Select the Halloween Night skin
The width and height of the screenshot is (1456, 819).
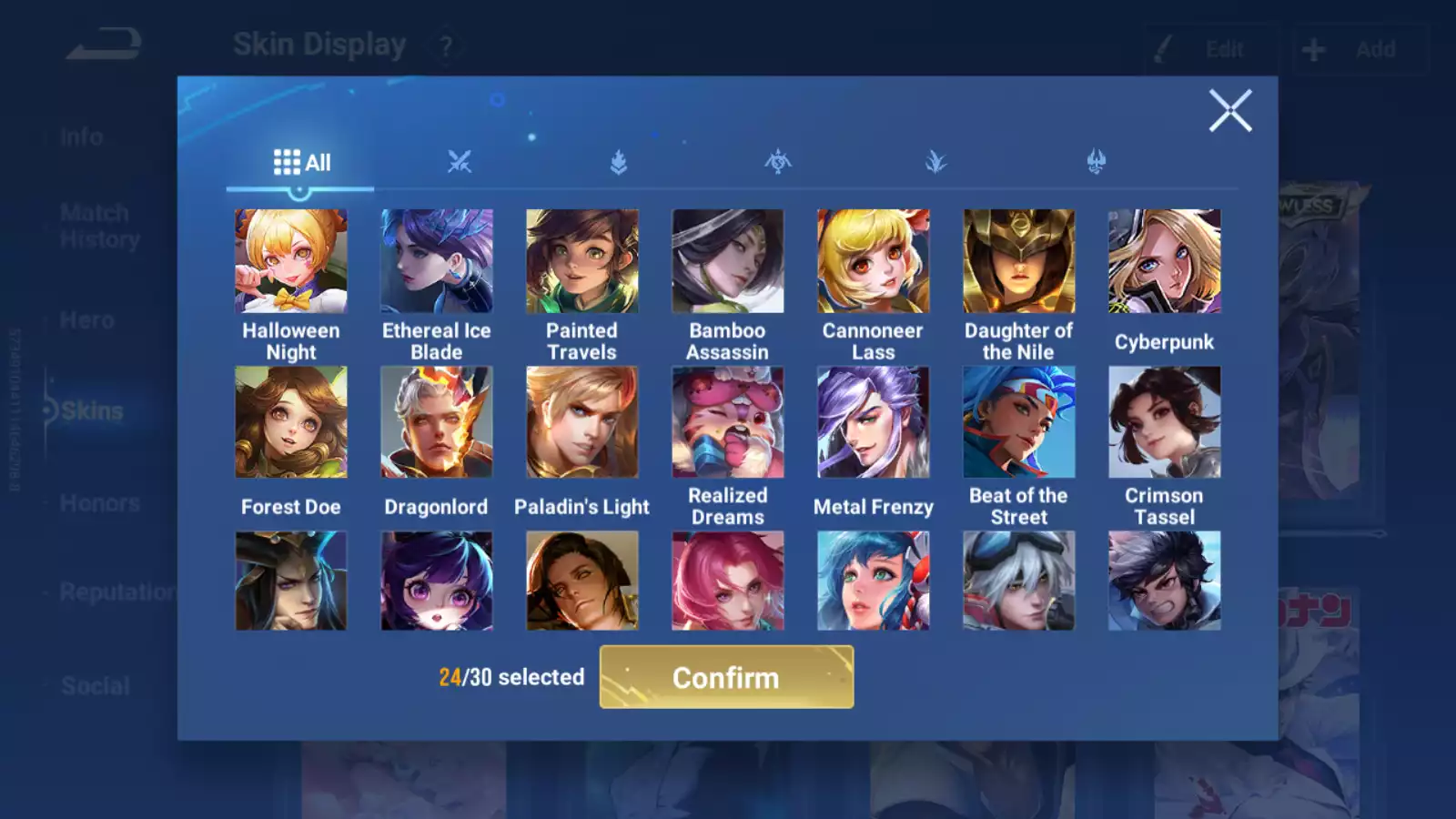point(290,262)
